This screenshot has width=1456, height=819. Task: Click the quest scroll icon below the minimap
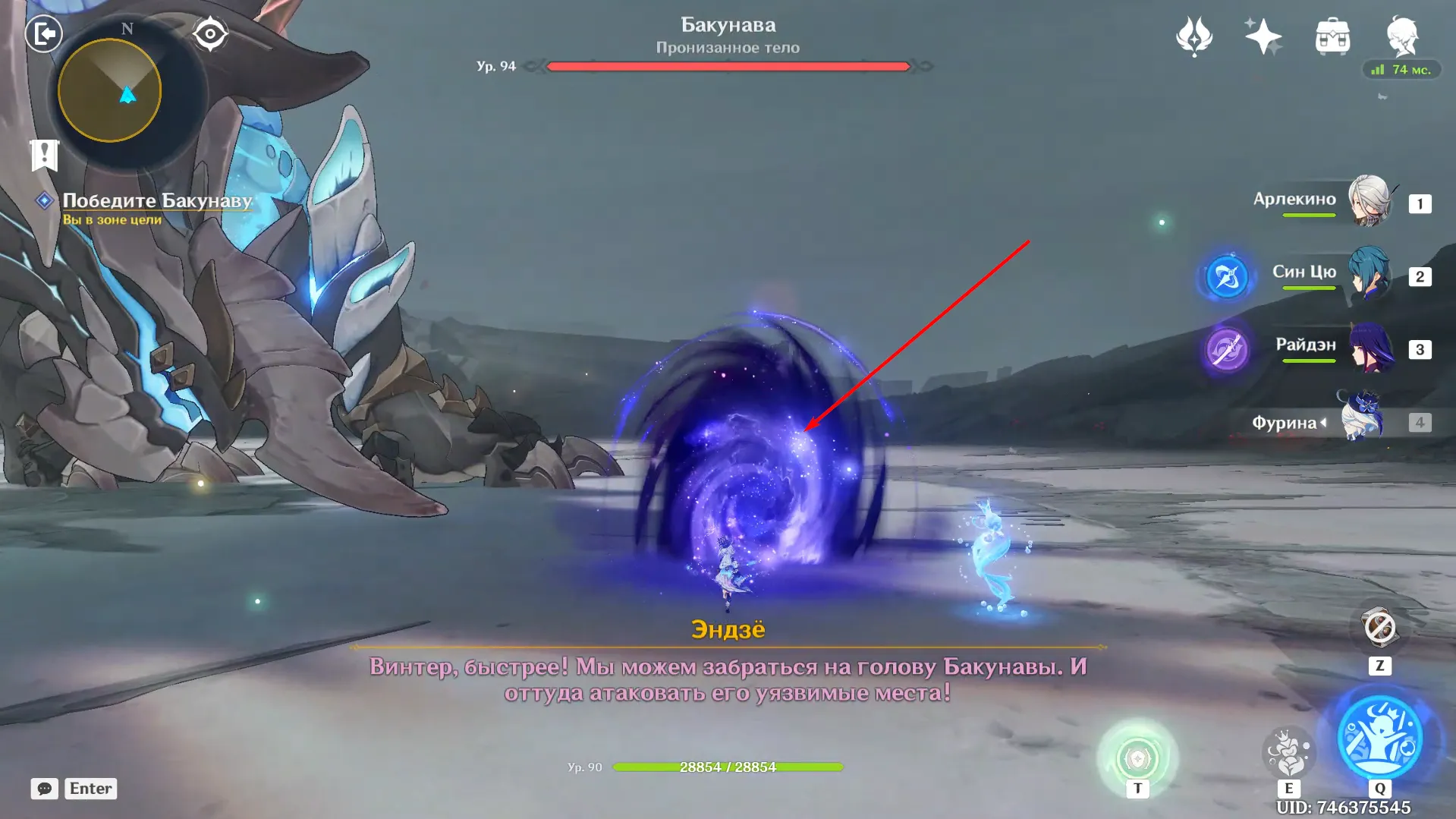point(47,155)
